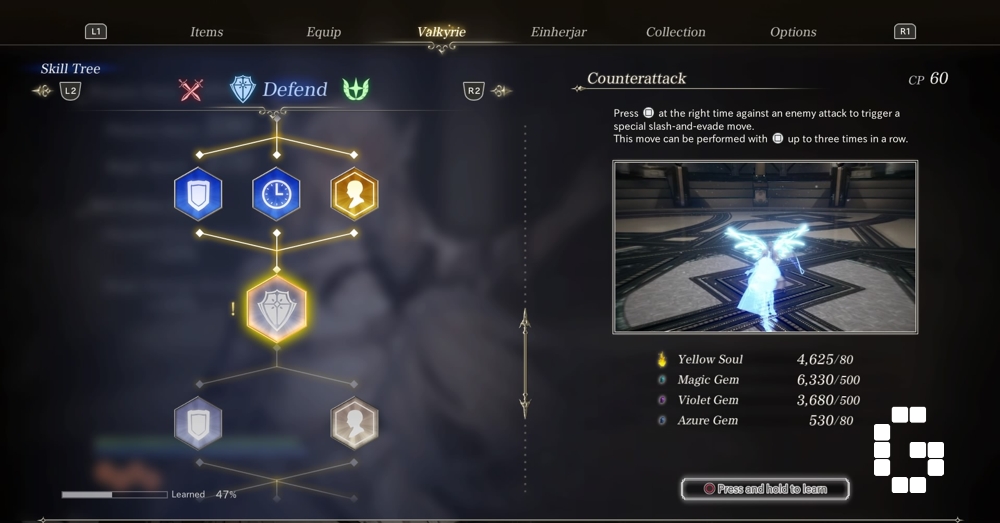Screen dimensions: 1000x523
Task: Select the Valkyrie tab
Action: click(x=441, y=32)
